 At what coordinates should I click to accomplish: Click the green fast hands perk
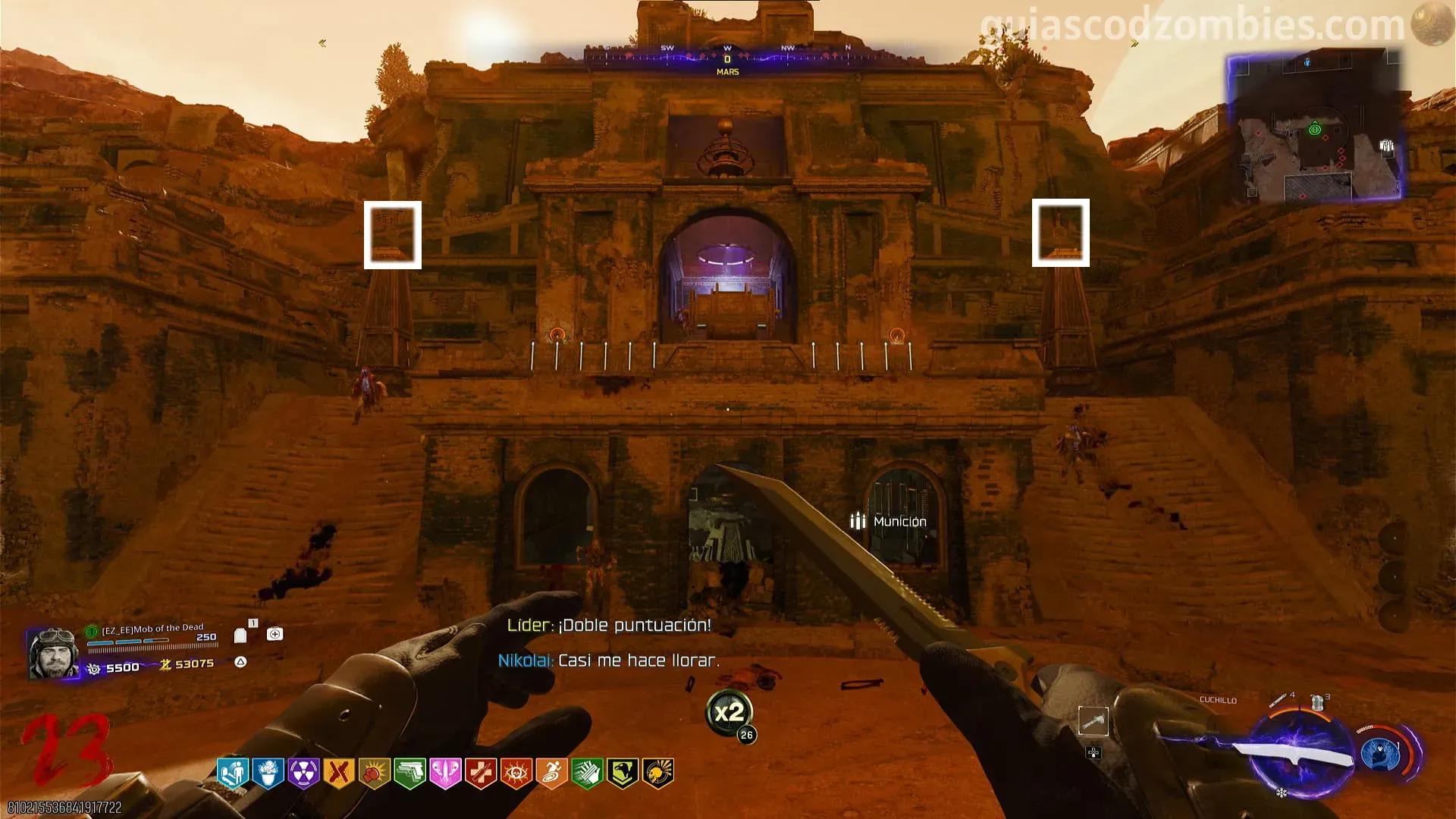(587, 773)
